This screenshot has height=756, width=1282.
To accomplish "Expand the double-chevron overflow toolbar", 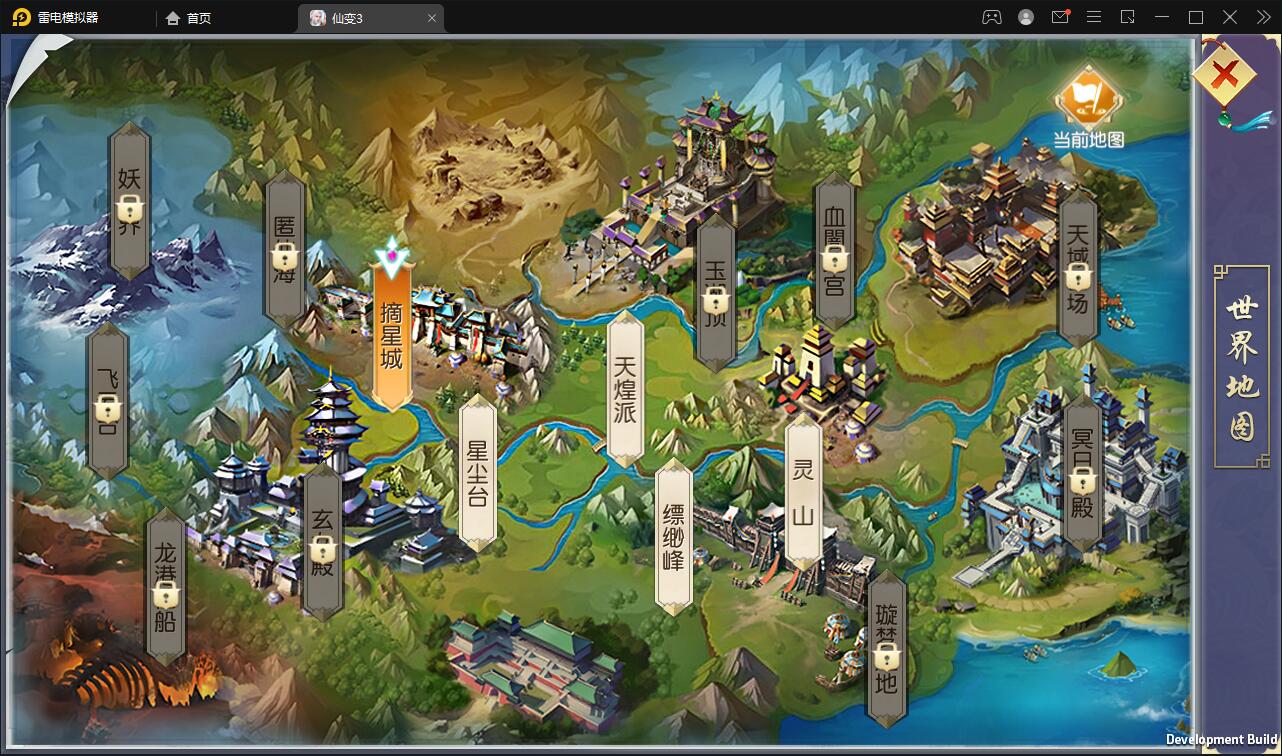I will [1262, 17].
